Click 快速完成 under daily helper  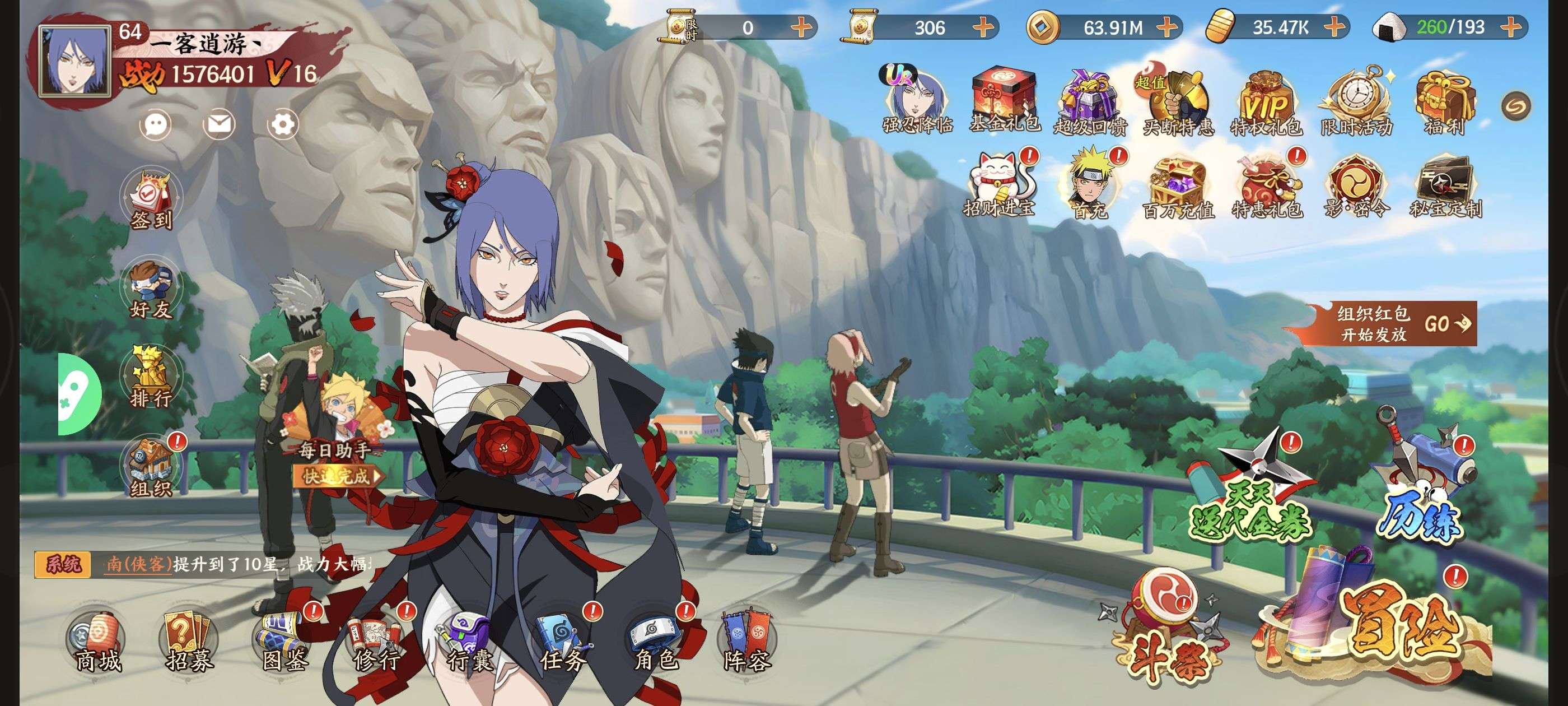tap(338, 476)
